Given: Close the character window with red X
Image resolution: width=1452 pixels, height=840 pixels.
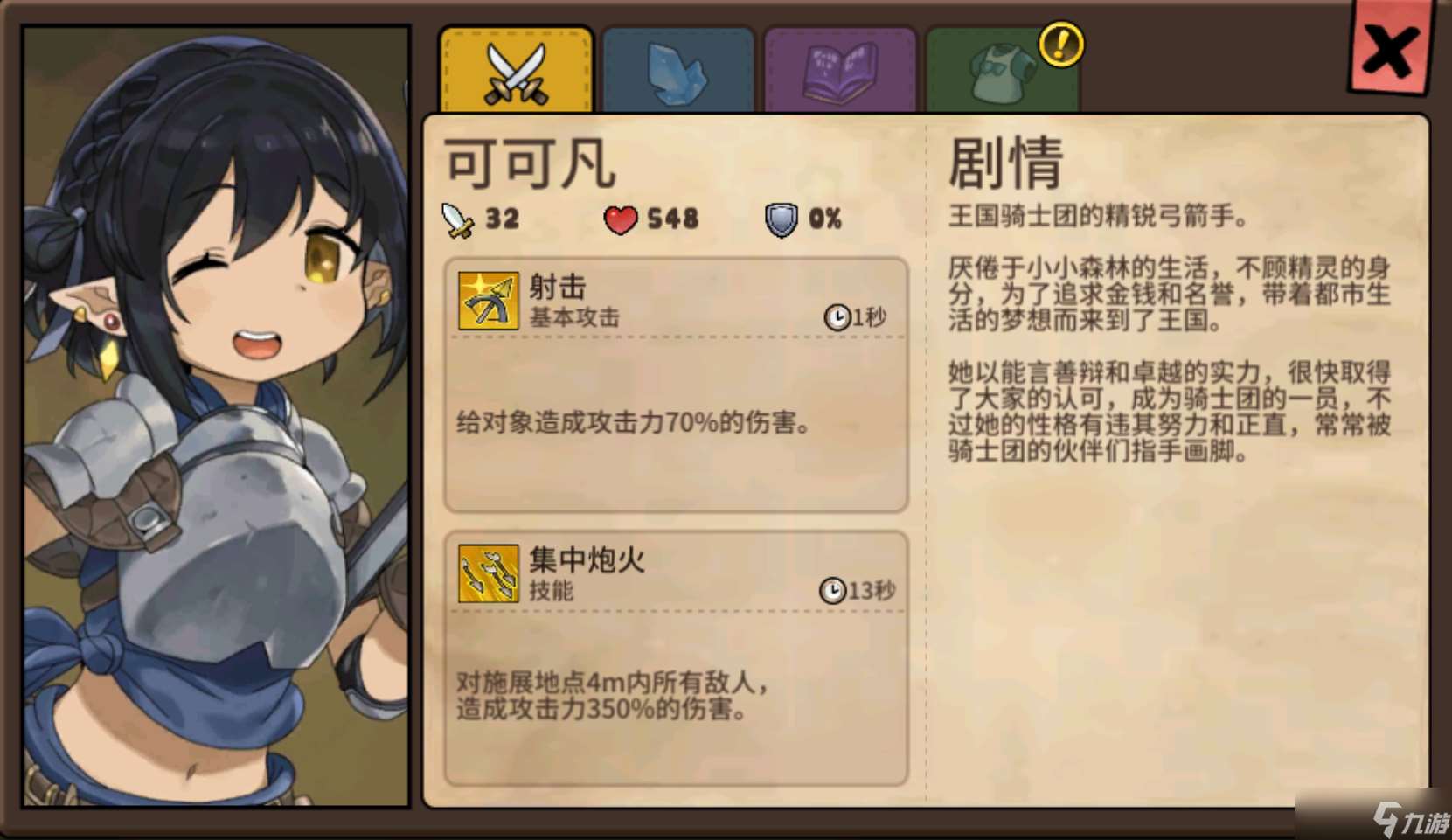Looking at the screenshot, I should coord(1390,50).
